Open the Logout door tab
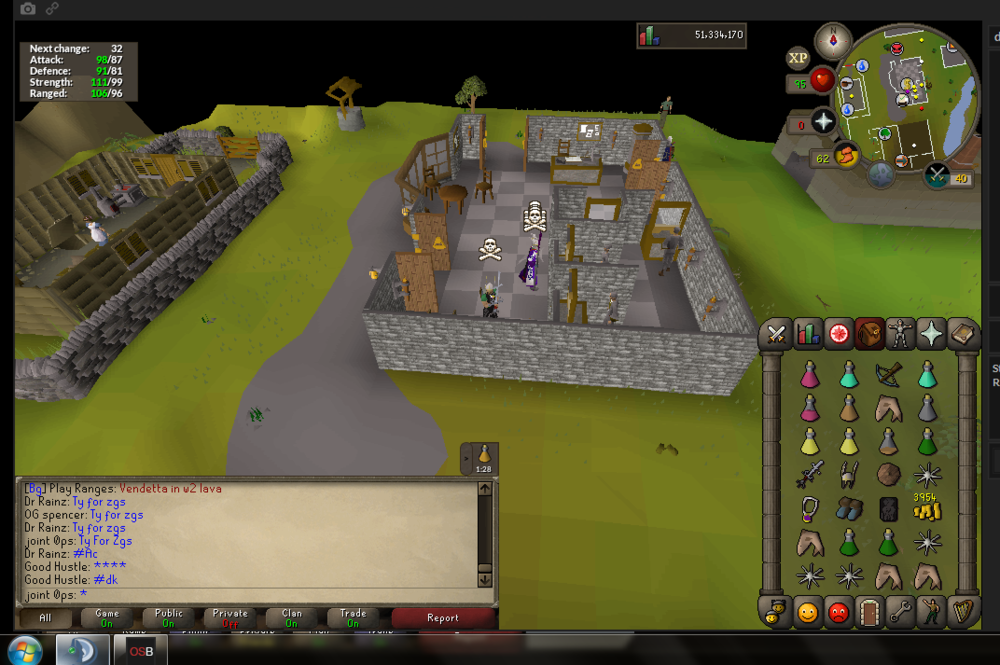This screenshot has width=1000, height=665. [869, 610]
